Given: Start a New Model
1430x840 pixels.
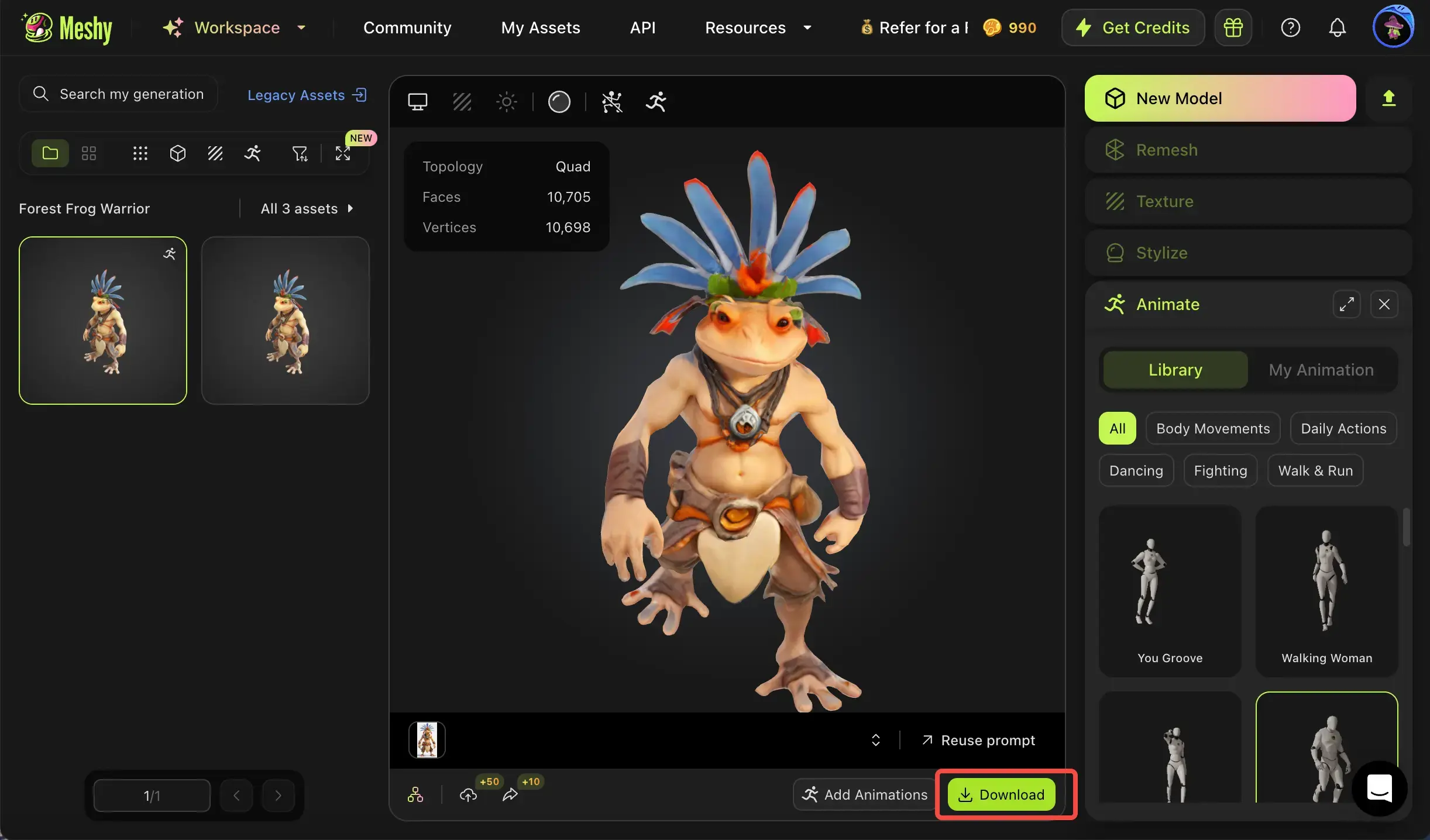Looking at the screenshot, I should click(x=1220, y=98).
